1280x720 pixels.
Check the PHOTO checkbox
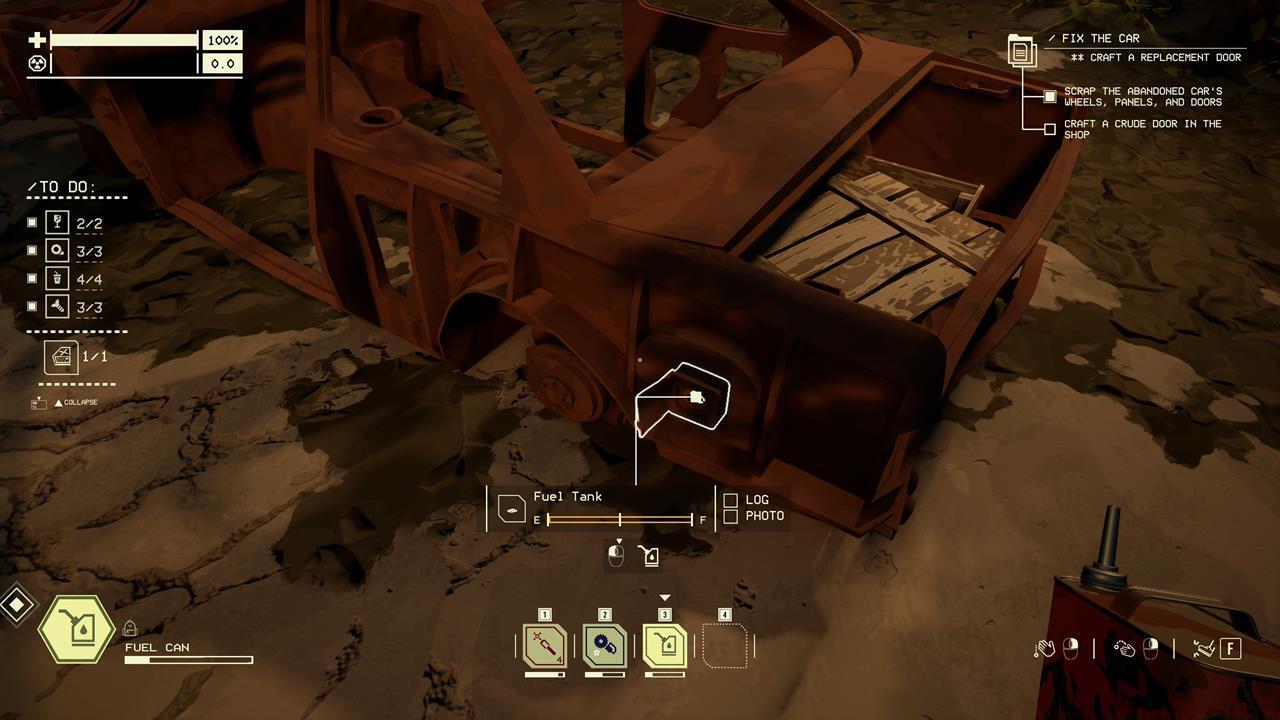729,516
